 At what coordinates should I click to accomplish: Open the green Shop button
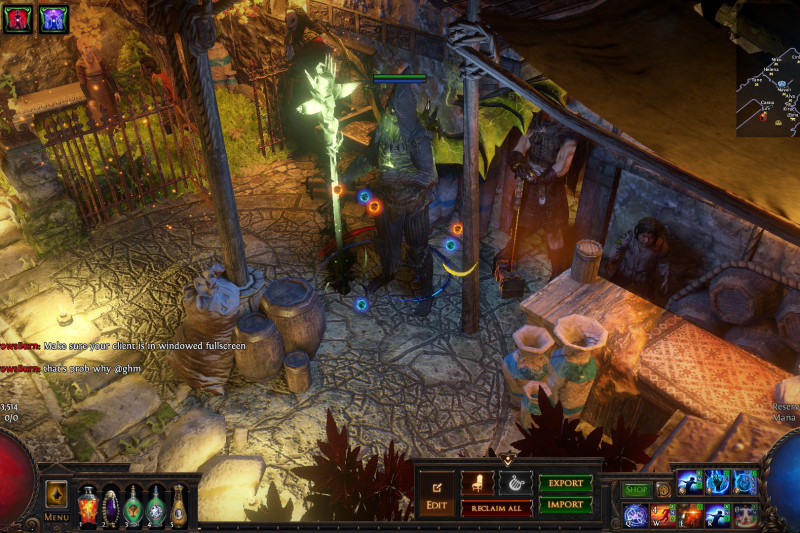pos(636,490)
